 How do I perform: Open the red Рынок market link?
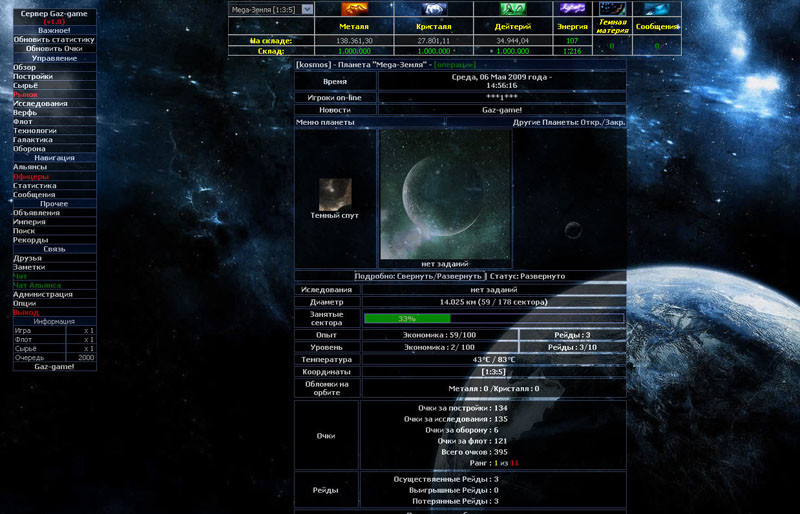click(25, 94)
